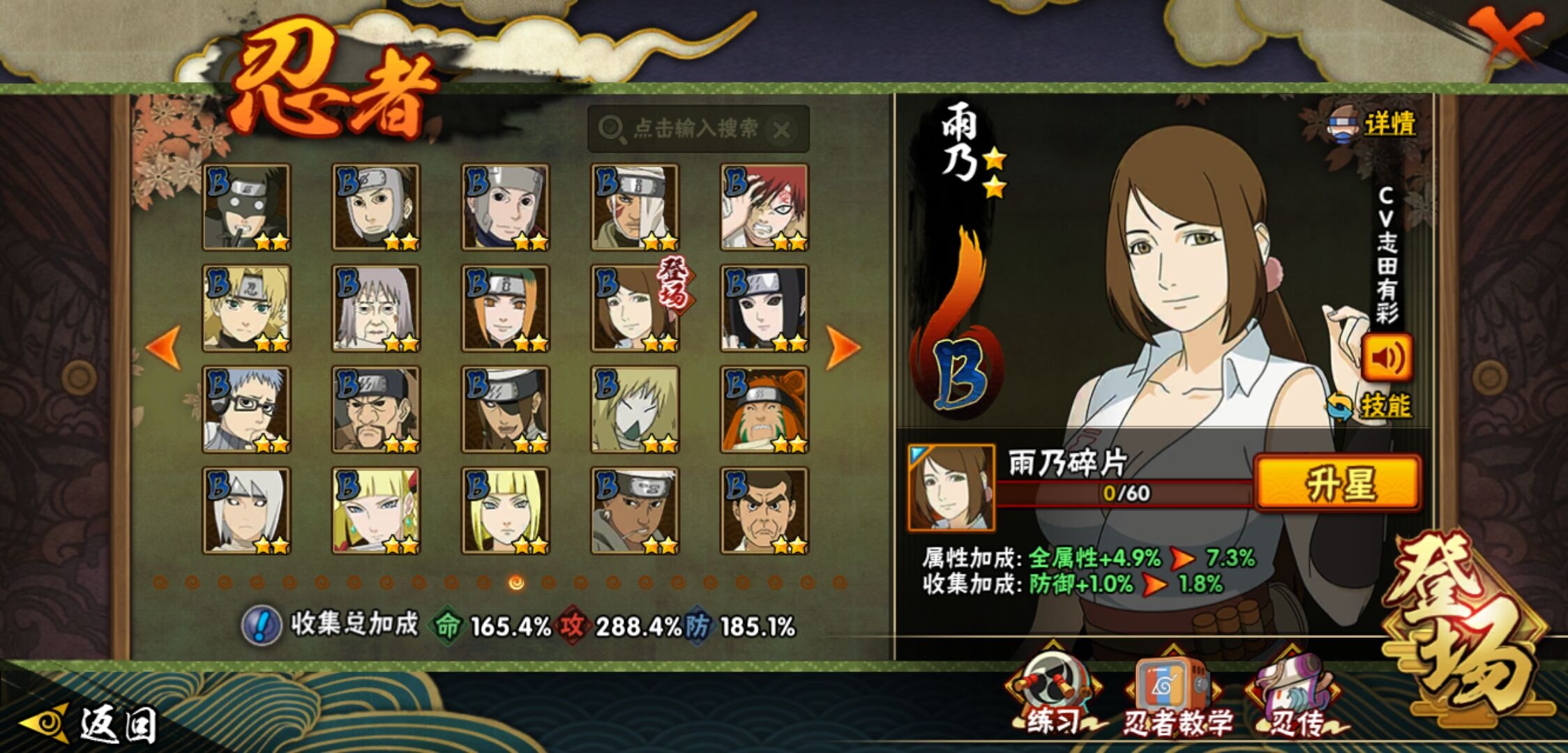Viewport: 1568px width, 753px height.
Task: Choose the orange bear-hooded ninja portrait
Action: pyautogui.click(x=764, y=409)
